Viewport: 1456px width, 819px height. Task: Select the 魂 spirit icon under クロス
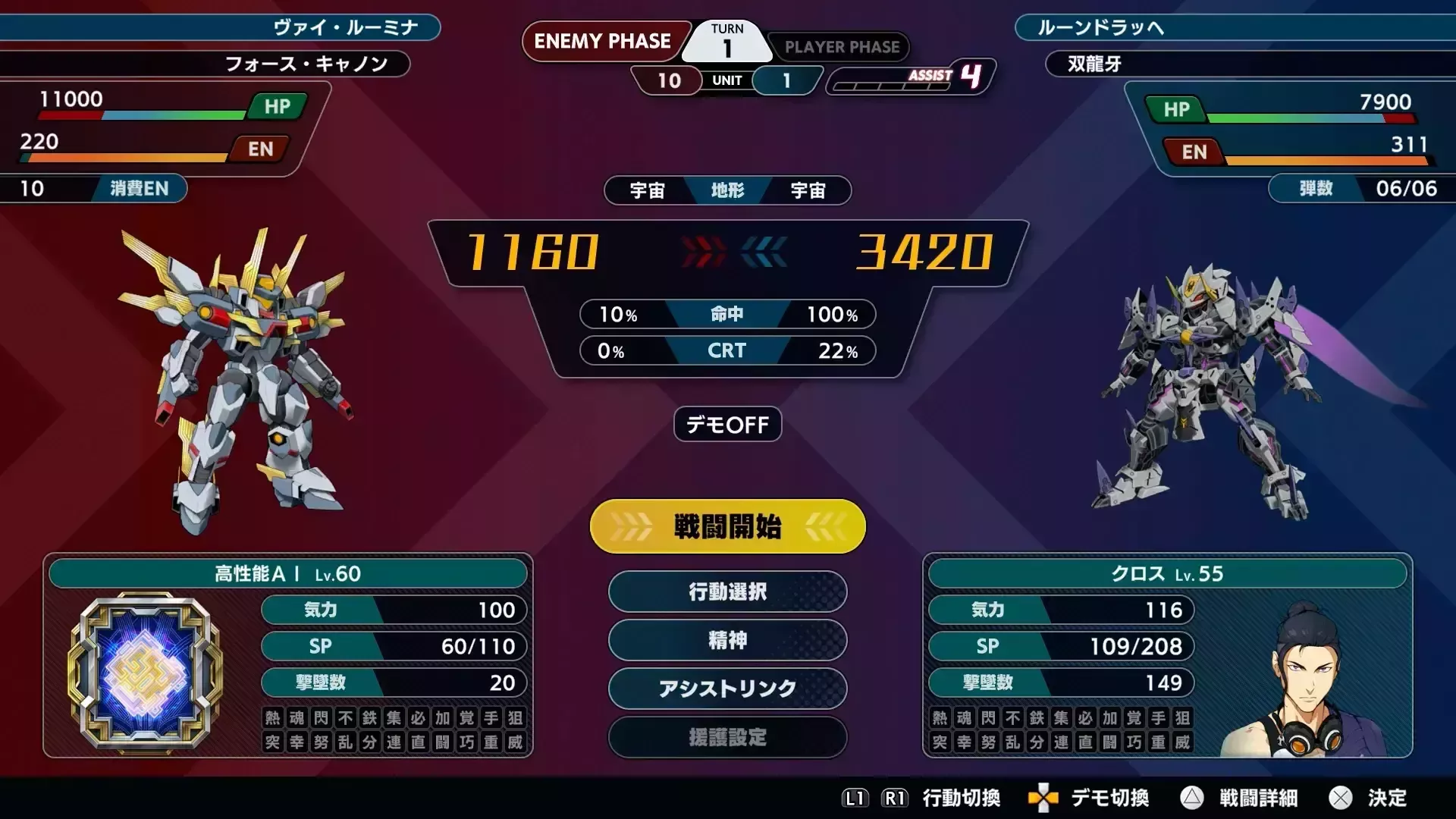(964, 718)
